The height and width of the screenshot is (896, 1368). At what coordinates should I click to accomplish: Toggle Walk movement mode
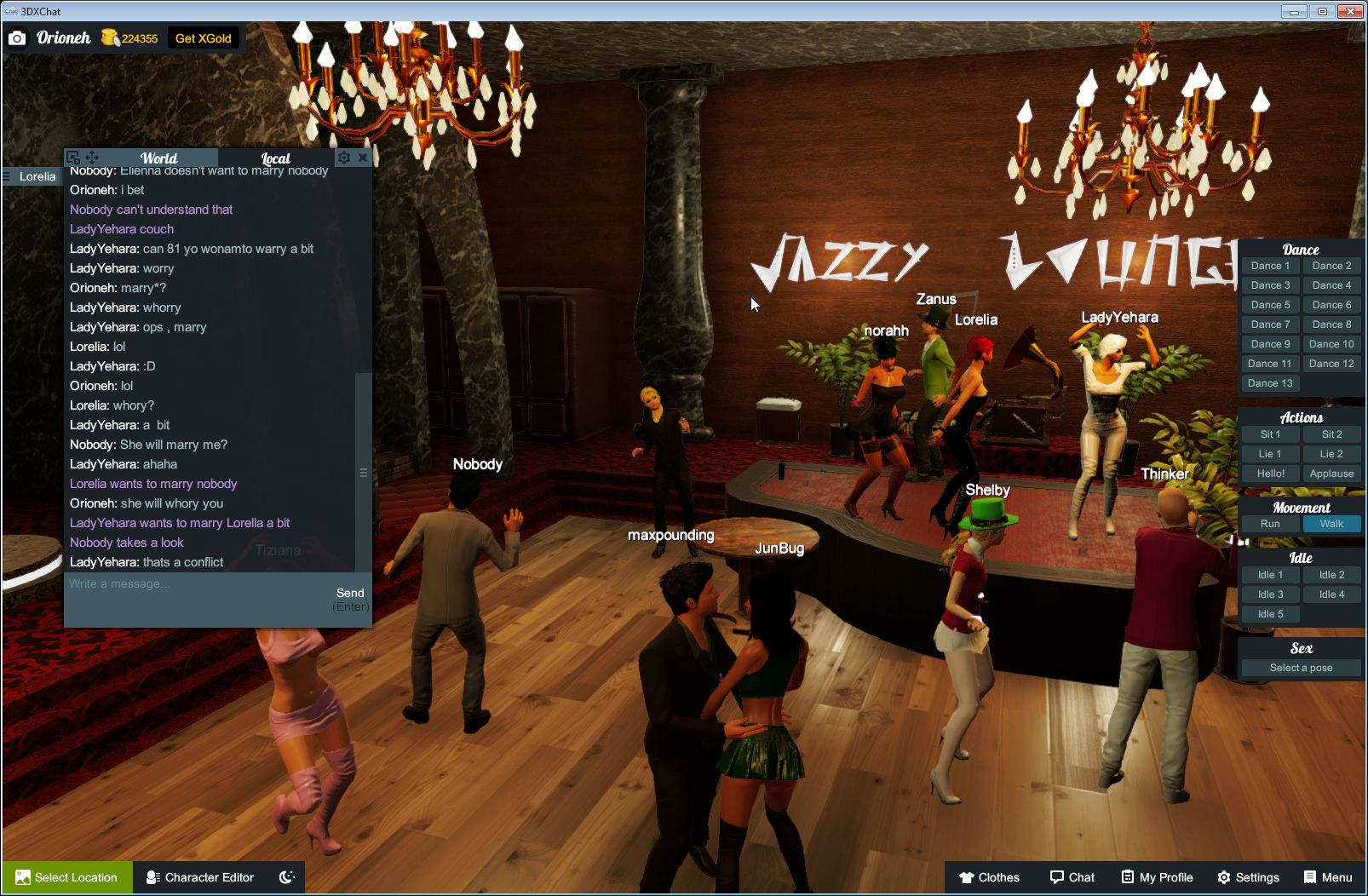1331,524
